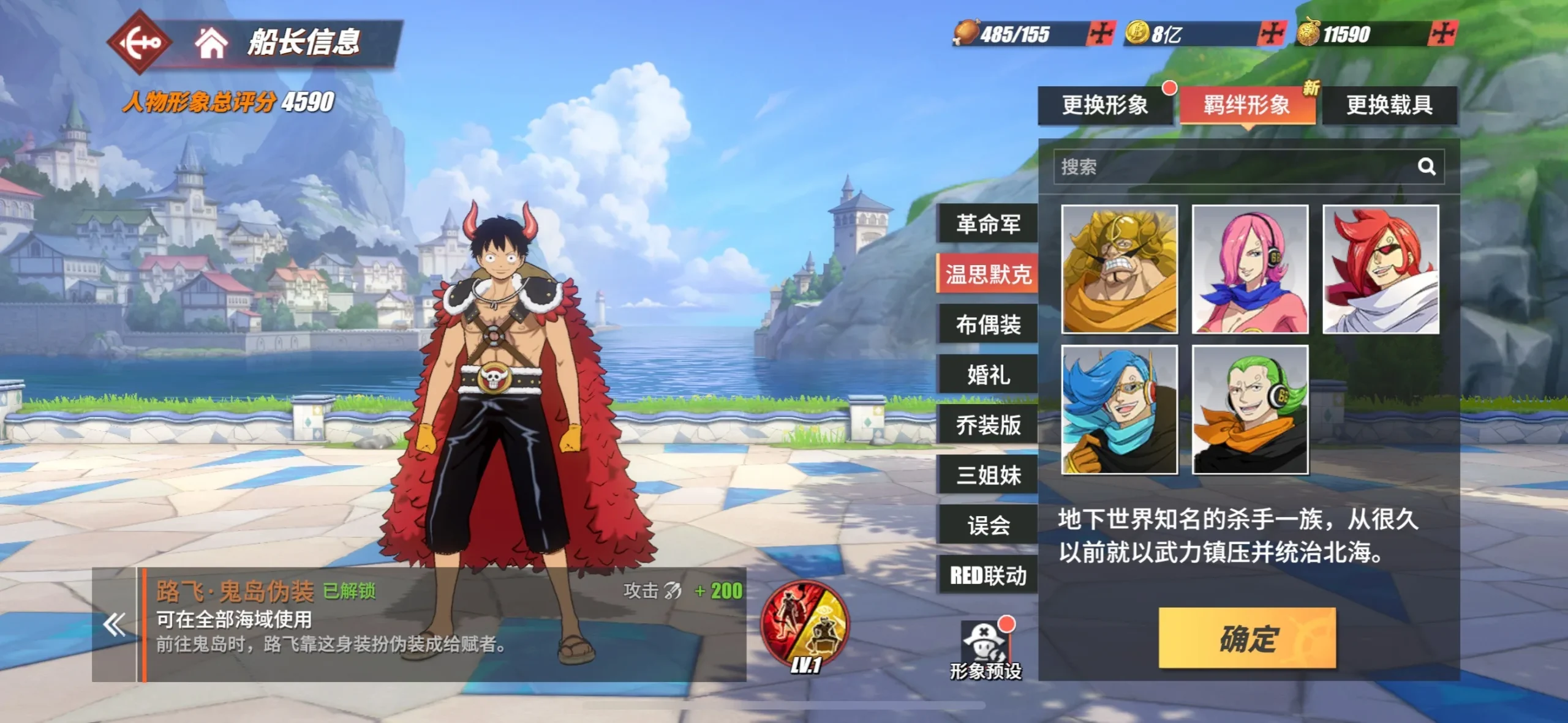Choose the 革命军 category

pyautogui.click(x=988, y=224)
